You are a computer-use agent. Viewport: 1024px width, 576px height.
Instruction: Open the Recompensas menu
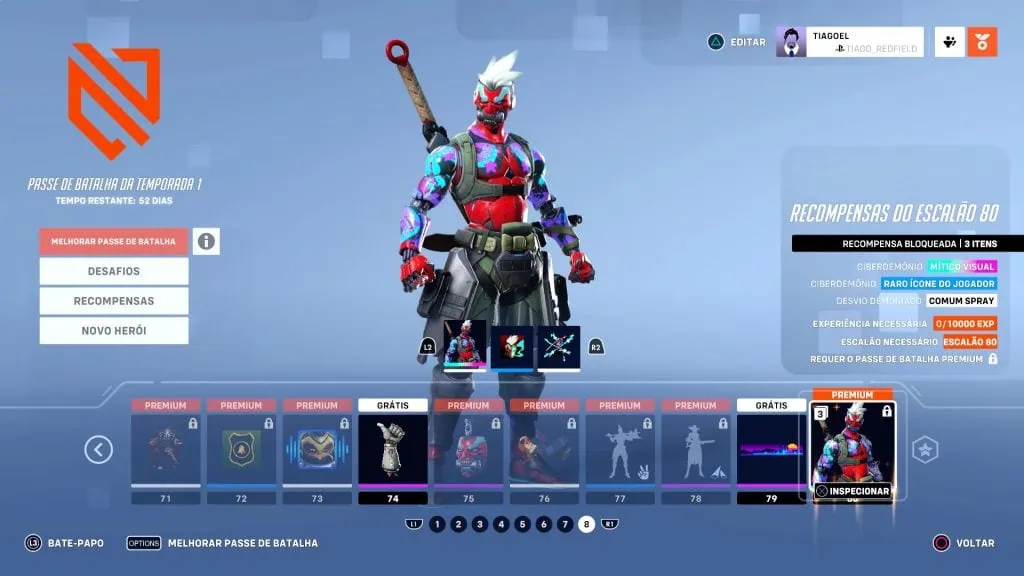(x=114, y=301)
